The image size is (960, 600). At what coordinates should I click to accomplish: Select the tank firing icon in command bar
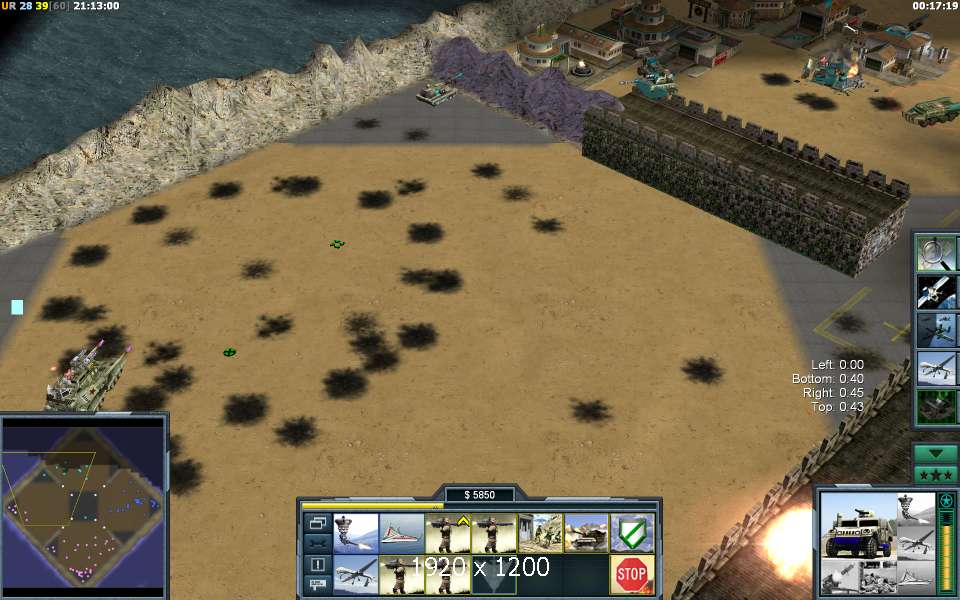point(586,533)
